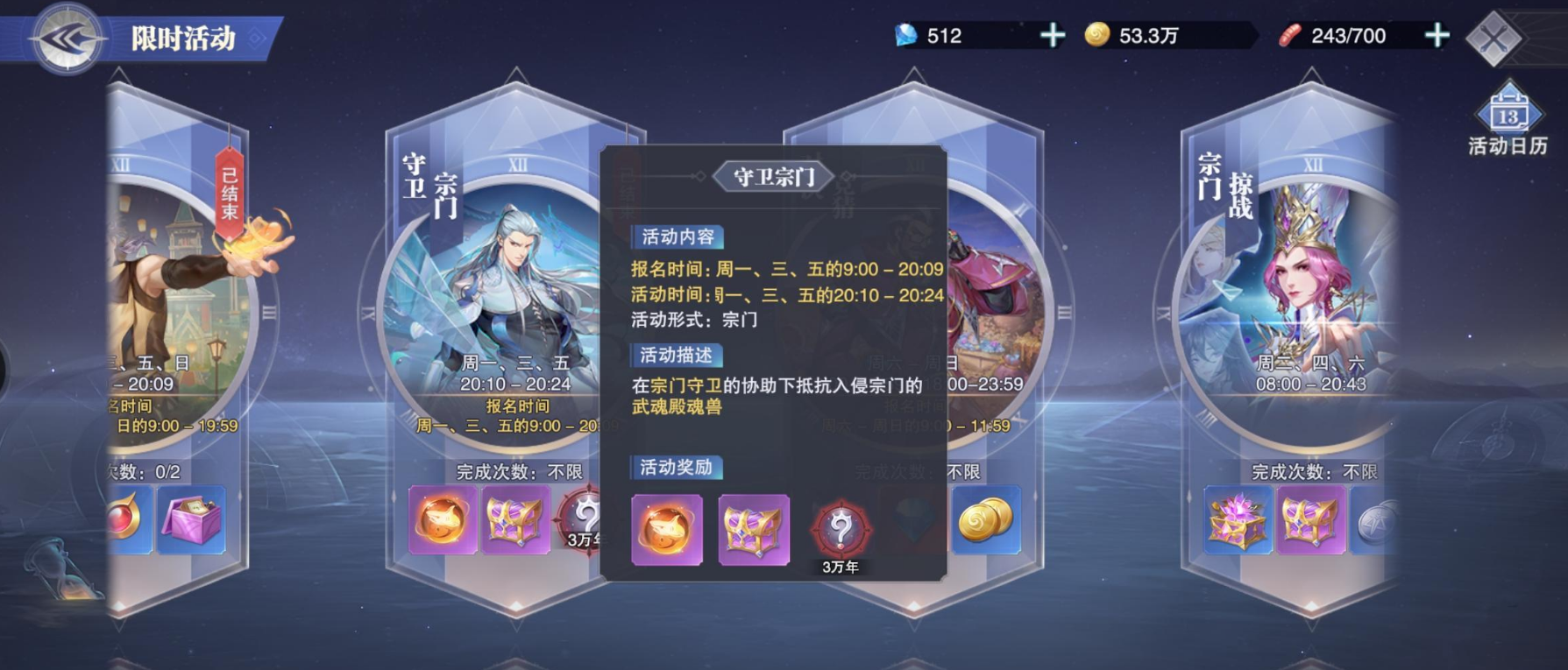Image resolution: width=1568 pixels, height=670 pixels.
Task: Click the plus button next to the stamina count
Action: 1435,36
